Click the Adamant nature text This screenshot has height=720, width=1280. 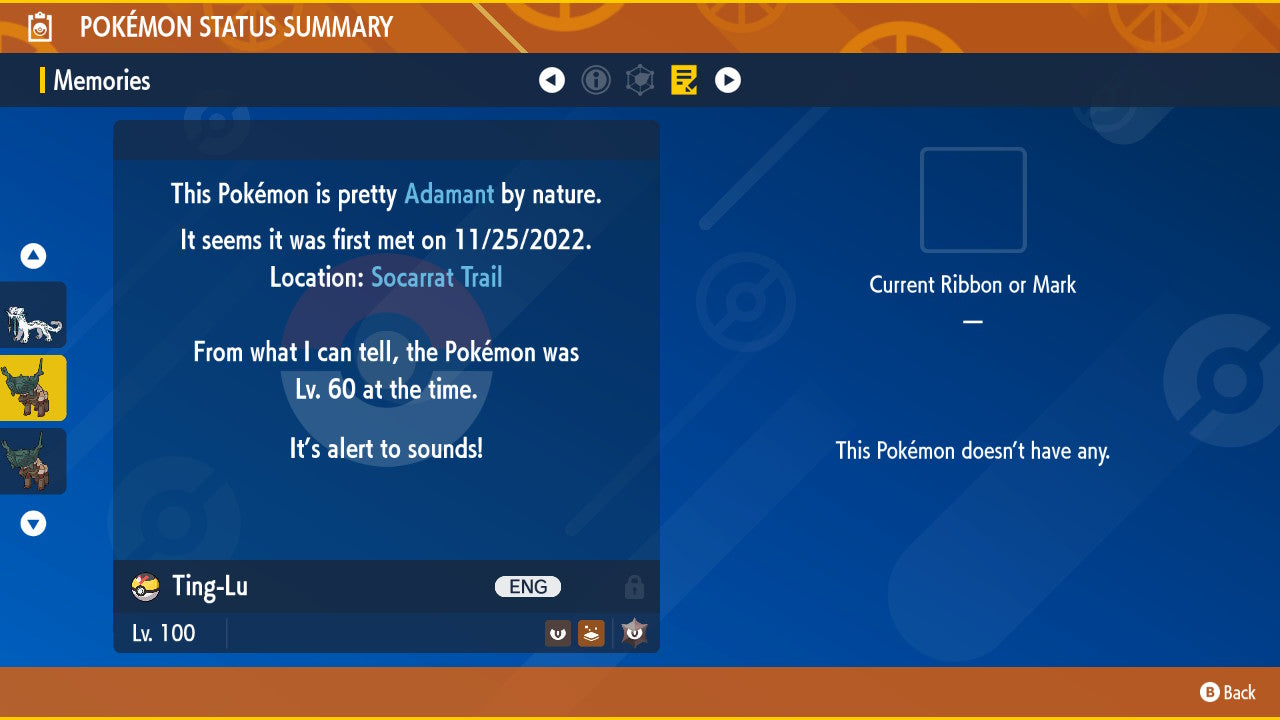pyautogui.click(x=448, y=194)
